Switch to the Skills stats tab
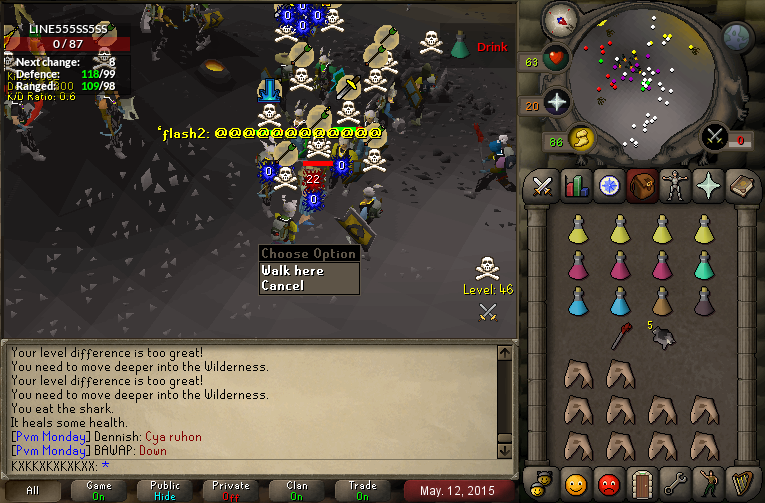Image resolution: width=765 pixels, height=503 pixels. [x=575, y=186]
